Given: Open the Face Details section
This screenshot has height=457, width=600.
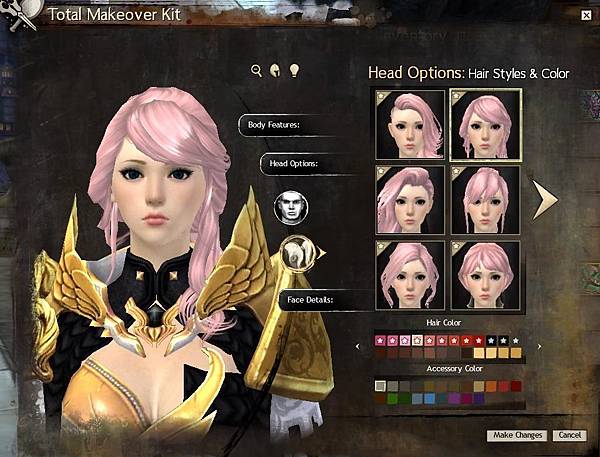Looking at the screenshot, I should [311, 299].
